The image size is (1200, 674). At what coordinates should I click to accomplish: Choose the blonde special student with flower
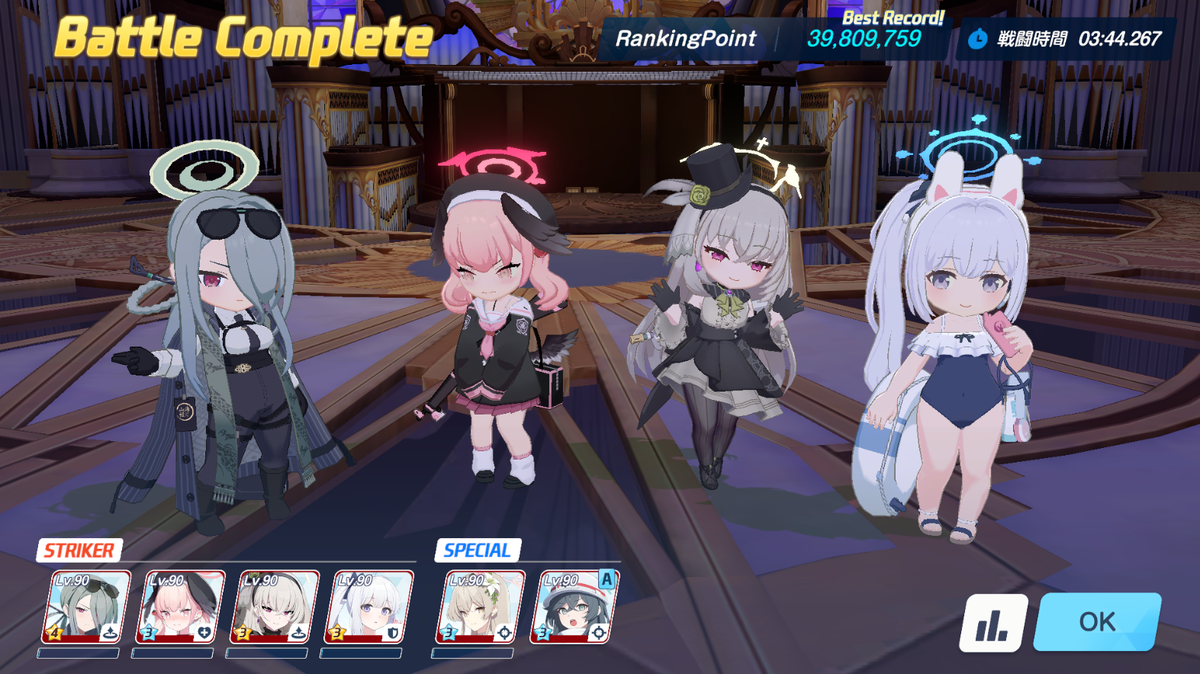pos(479,607)
